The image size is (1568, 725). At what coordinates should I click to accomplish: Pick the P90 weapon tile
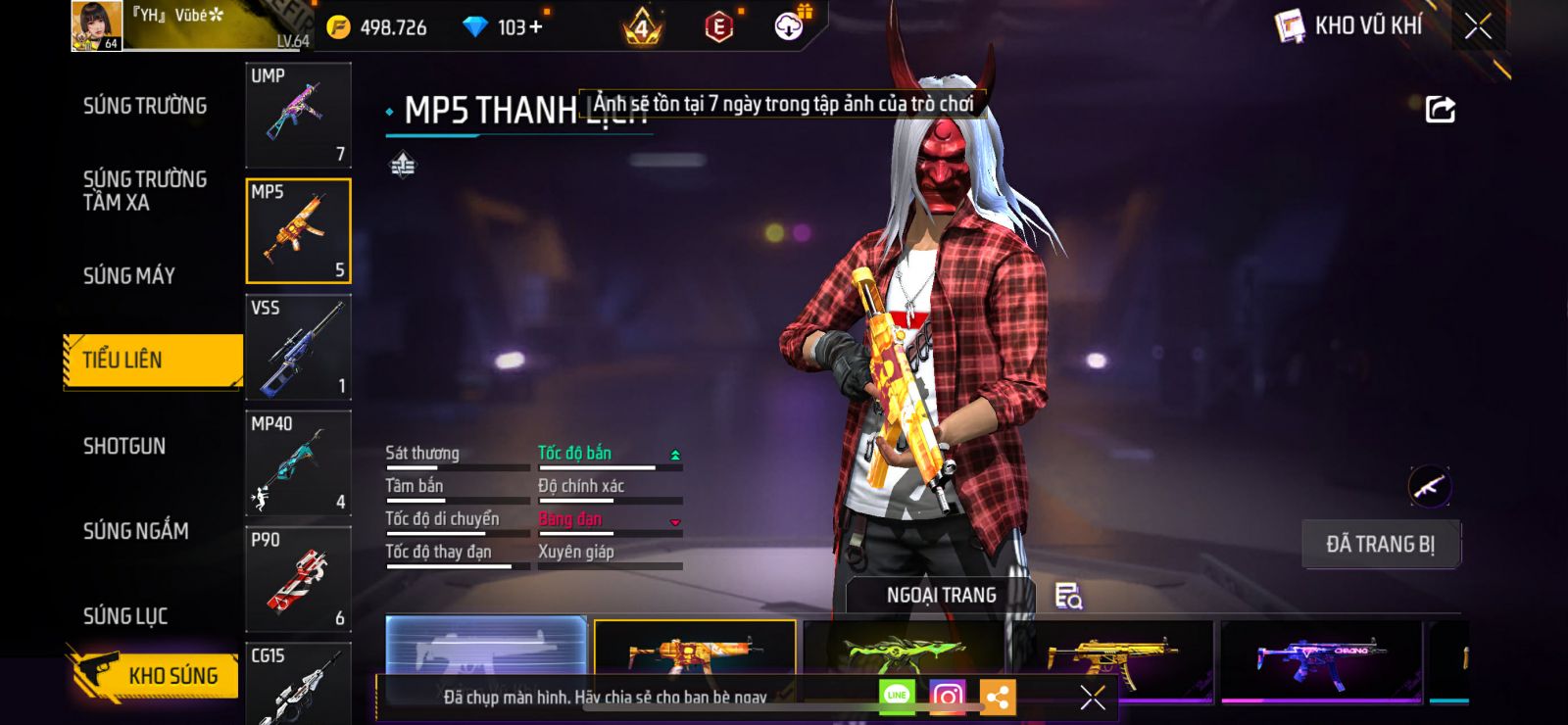tap(298, 579)
